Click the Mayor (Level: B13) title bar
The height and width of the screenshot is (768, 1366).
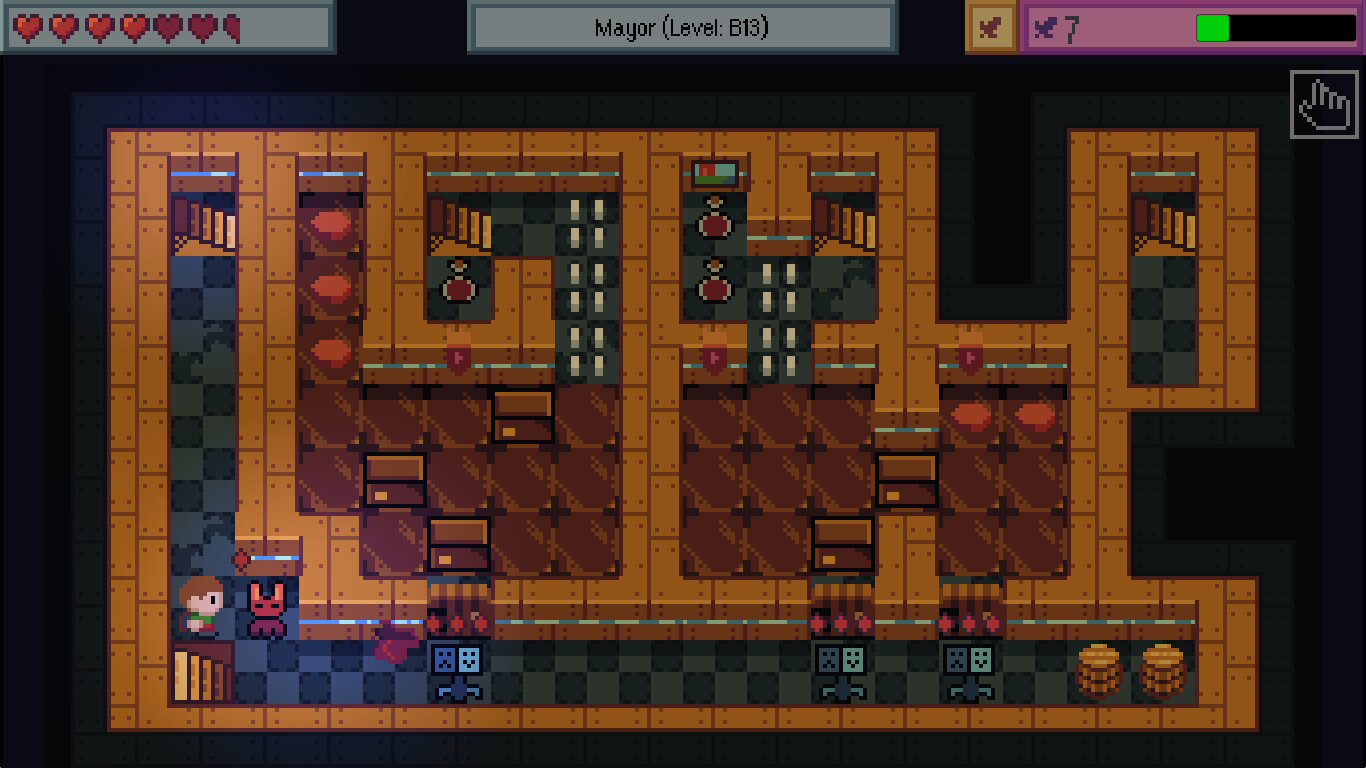[683, 27]
